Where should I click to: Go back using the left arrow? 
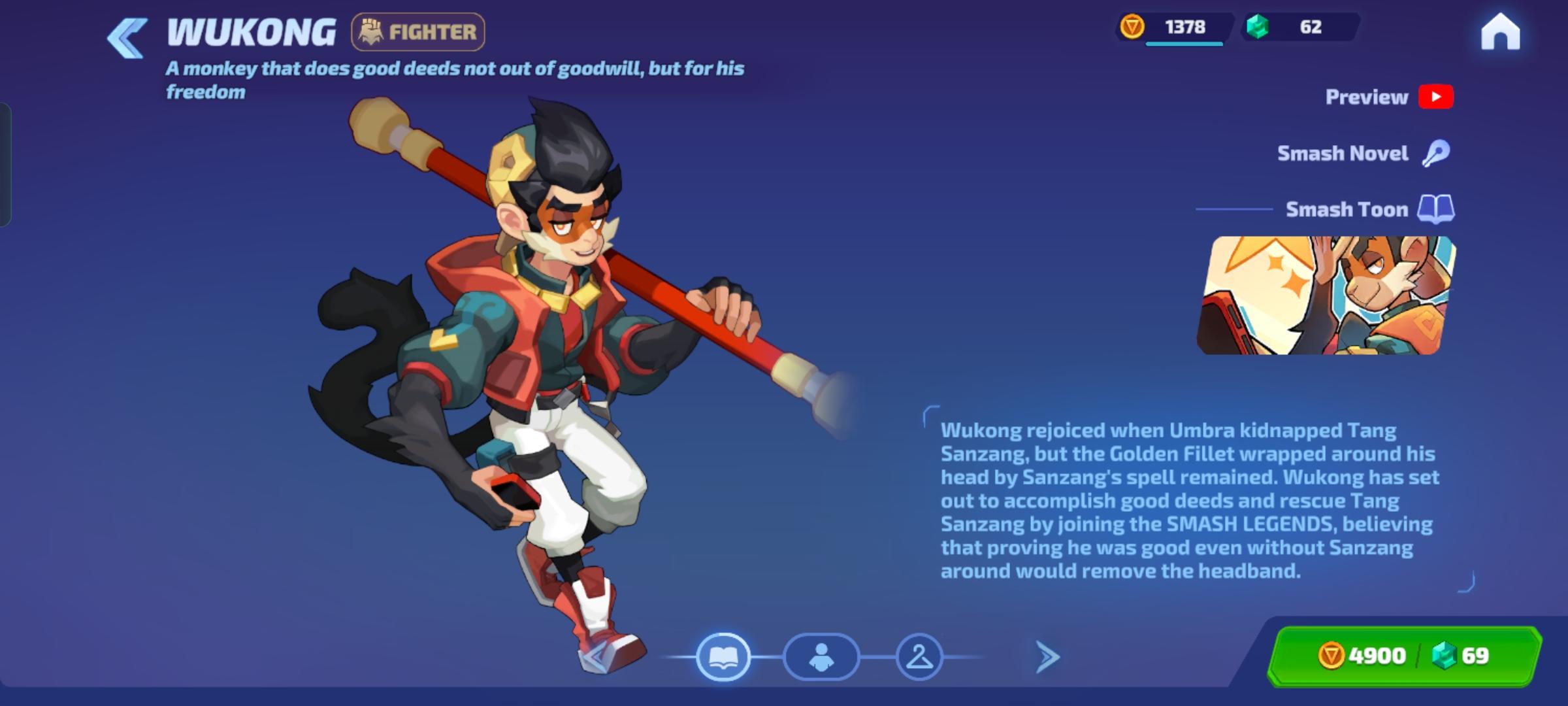pos(126,37)
